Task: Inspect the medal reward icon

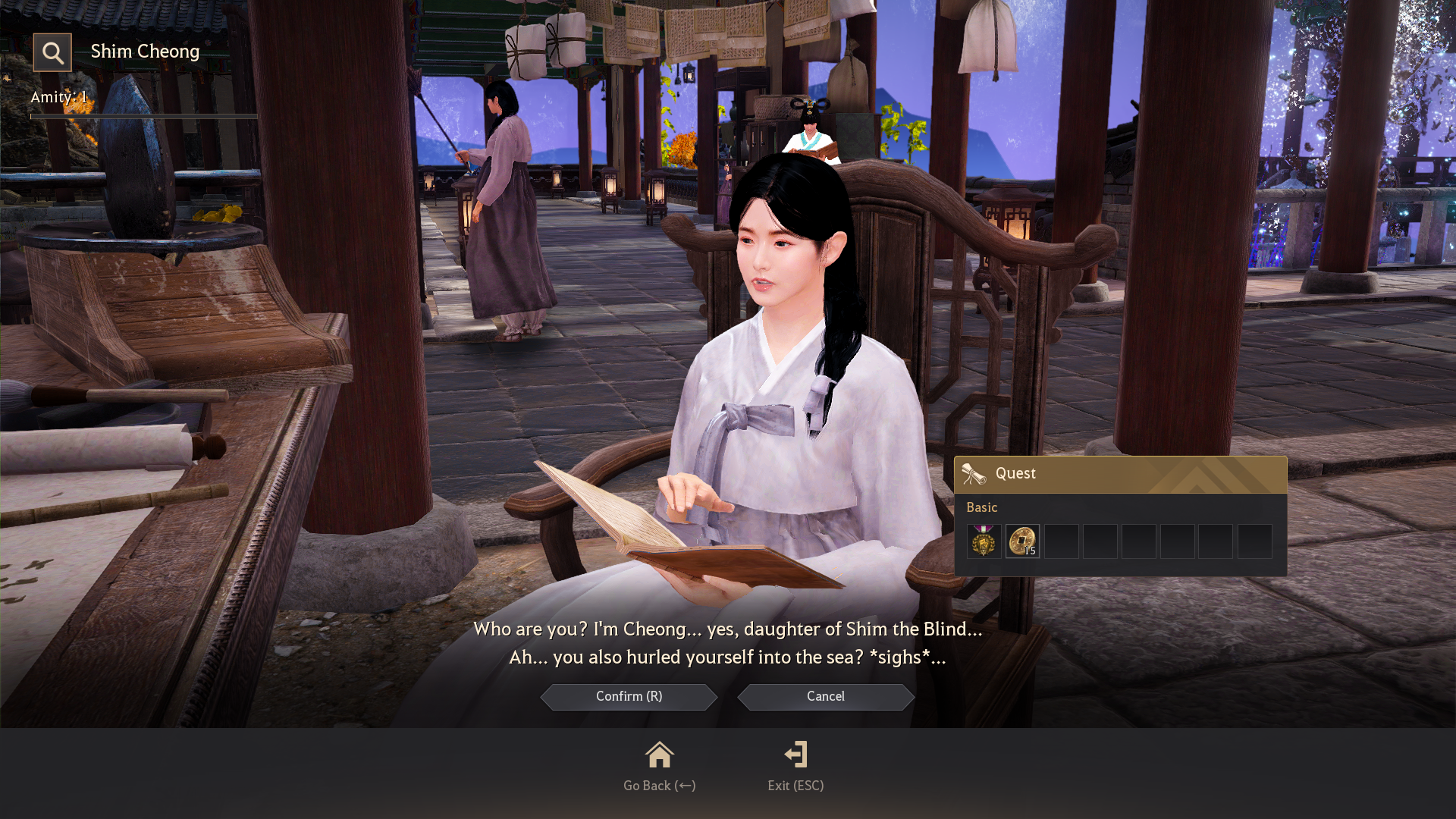Action: pos(984,541)
